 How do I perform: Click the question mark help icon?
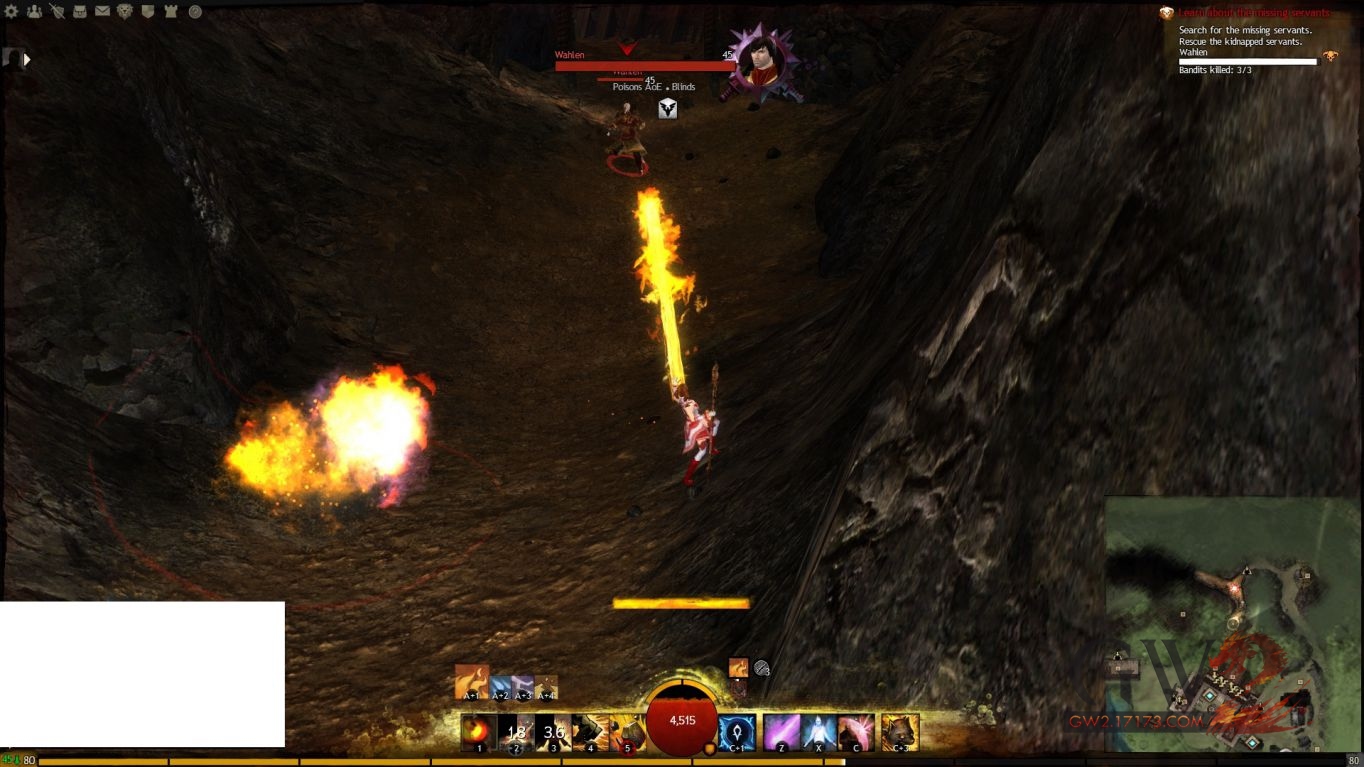pyautogui.click(x=195, y=12)
